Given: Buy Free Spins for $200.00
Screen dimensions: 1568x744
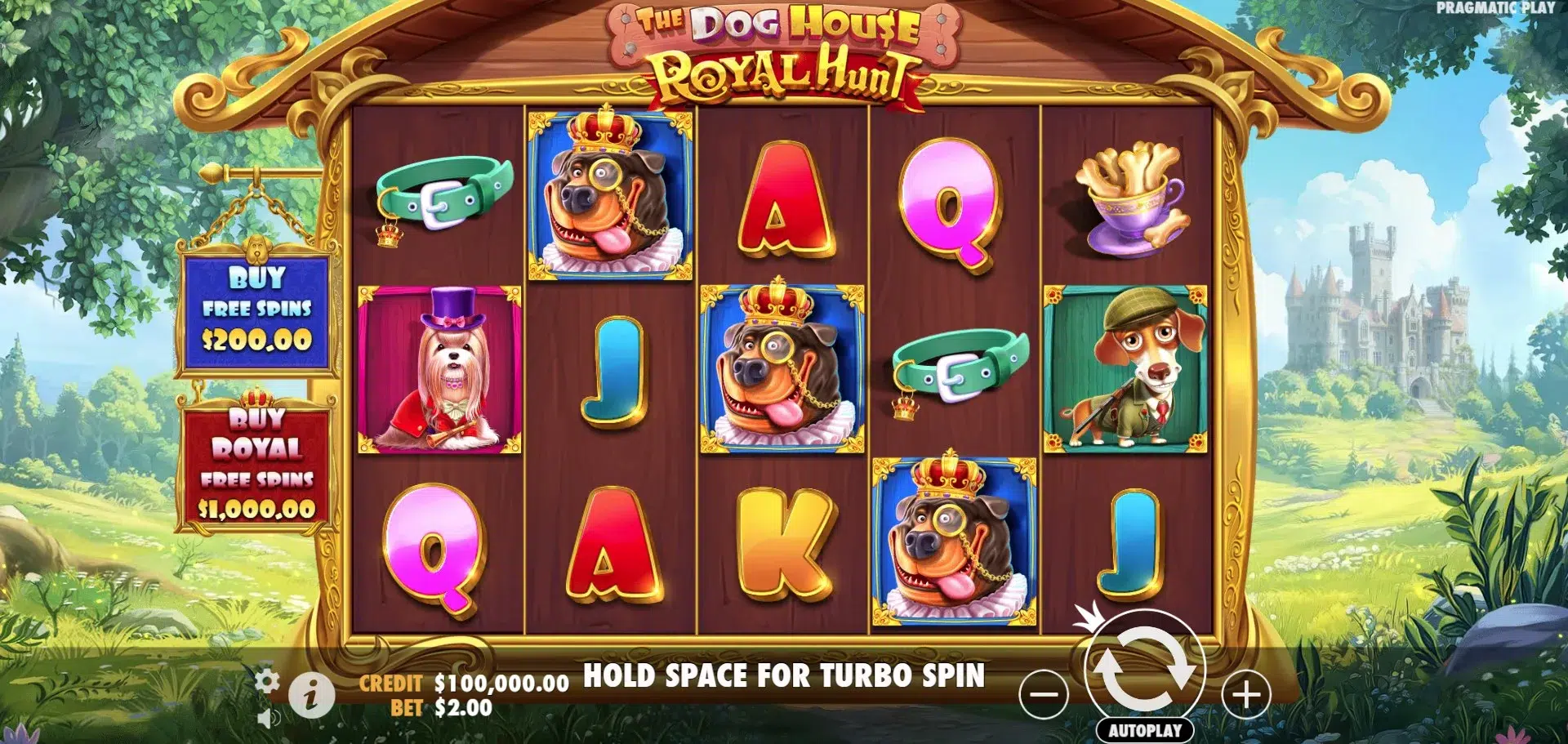Looking at the screenshot, I should pyautogui.click(x=256, y=310).
